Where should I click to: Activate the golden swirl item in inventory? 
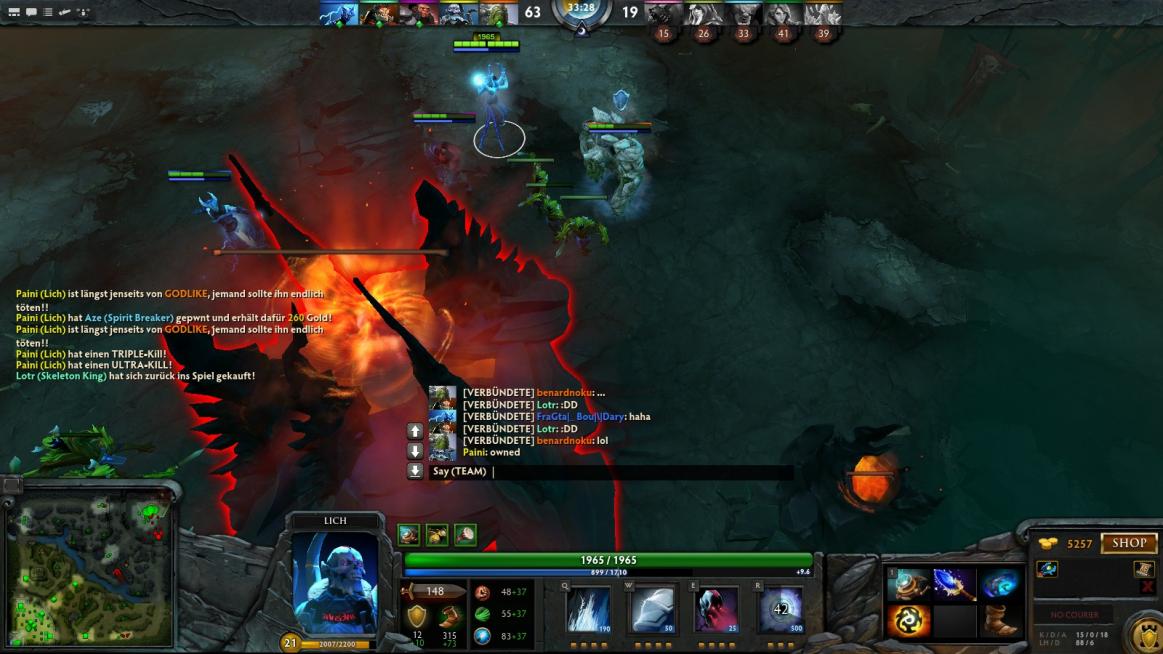(908, 622)
